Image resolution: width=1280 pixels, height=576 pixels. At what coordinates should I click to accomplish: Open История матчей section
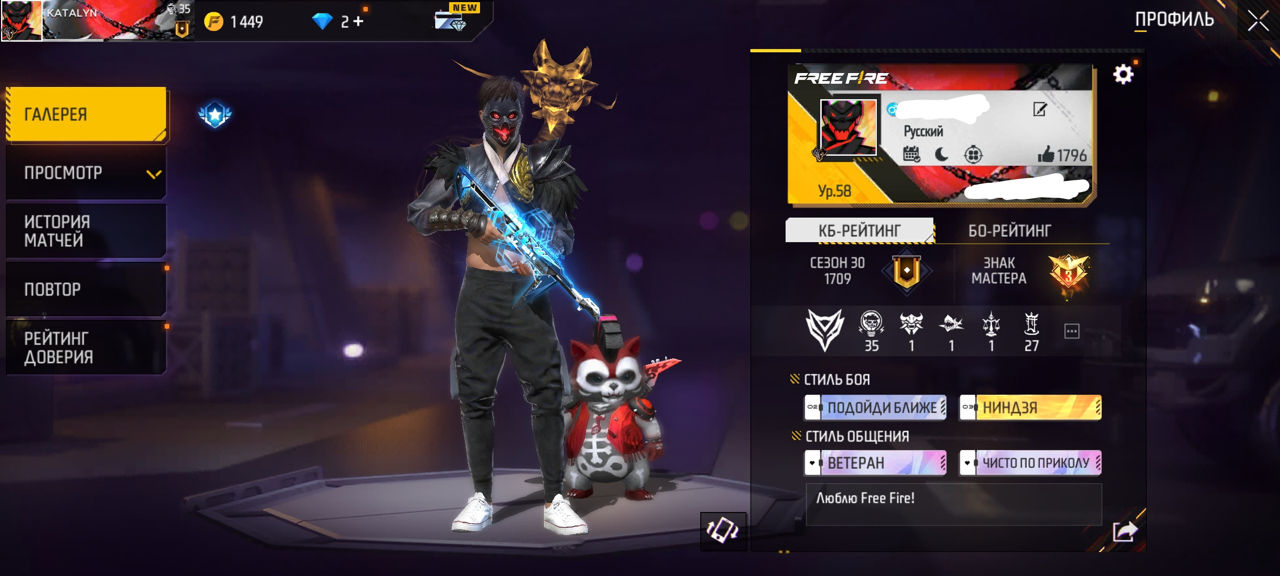pos(86,231)
